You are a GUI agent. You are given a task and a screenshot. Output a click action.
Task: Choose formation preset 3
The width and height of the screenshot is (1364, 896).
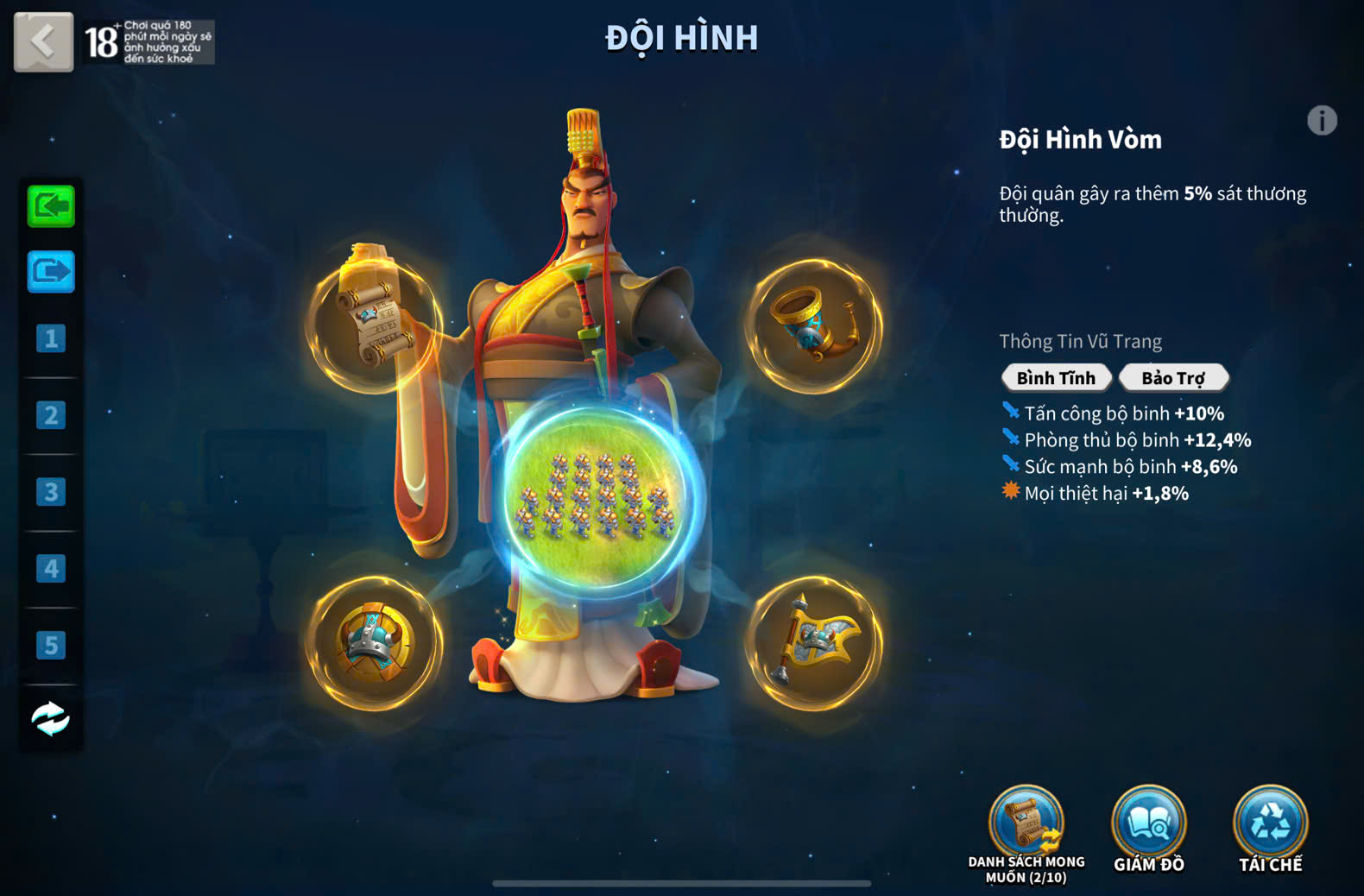[51, 492]
